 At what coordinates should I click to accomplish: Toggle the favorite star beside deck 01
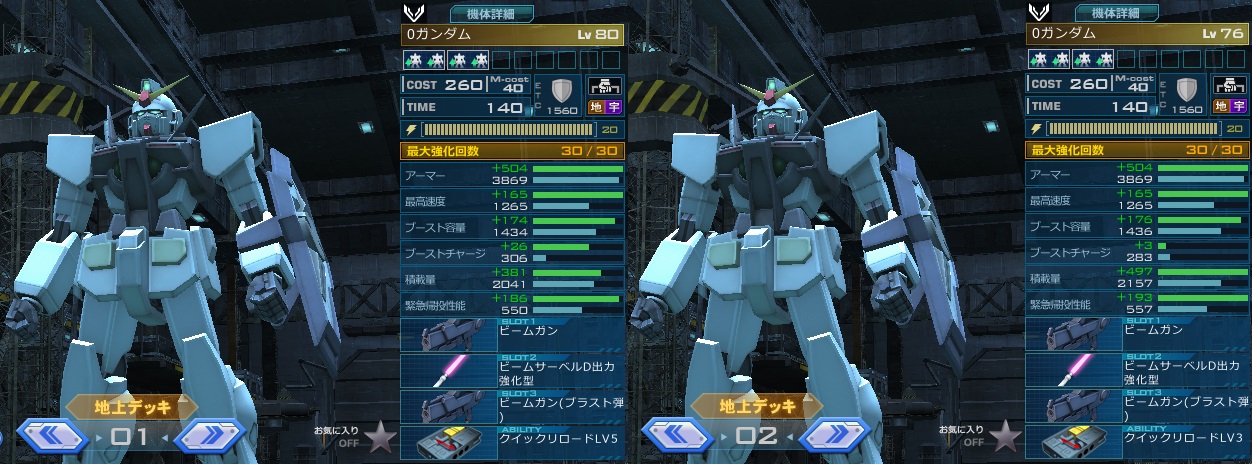(379, 437)
